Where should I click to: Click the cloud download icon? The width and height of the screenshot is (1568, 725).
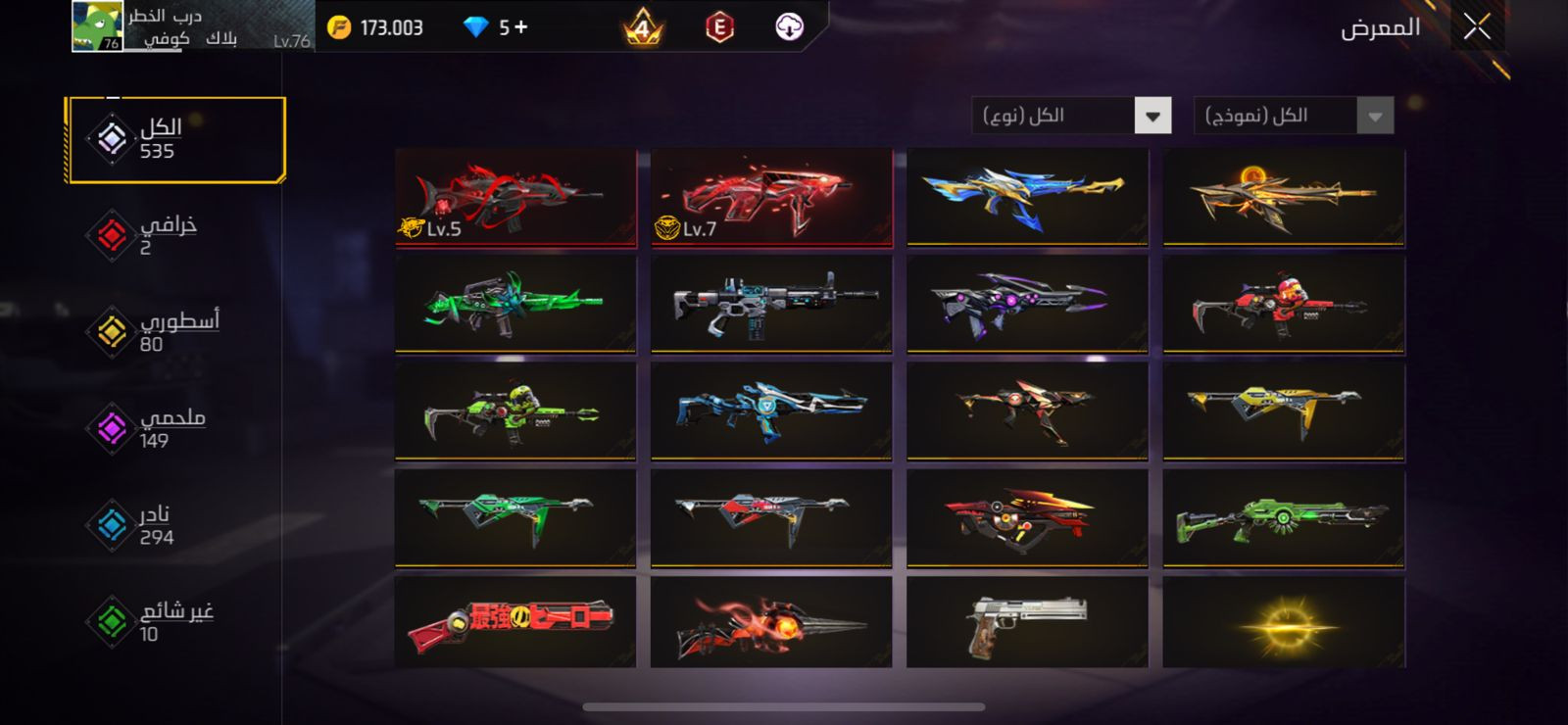tap(789, 27)
